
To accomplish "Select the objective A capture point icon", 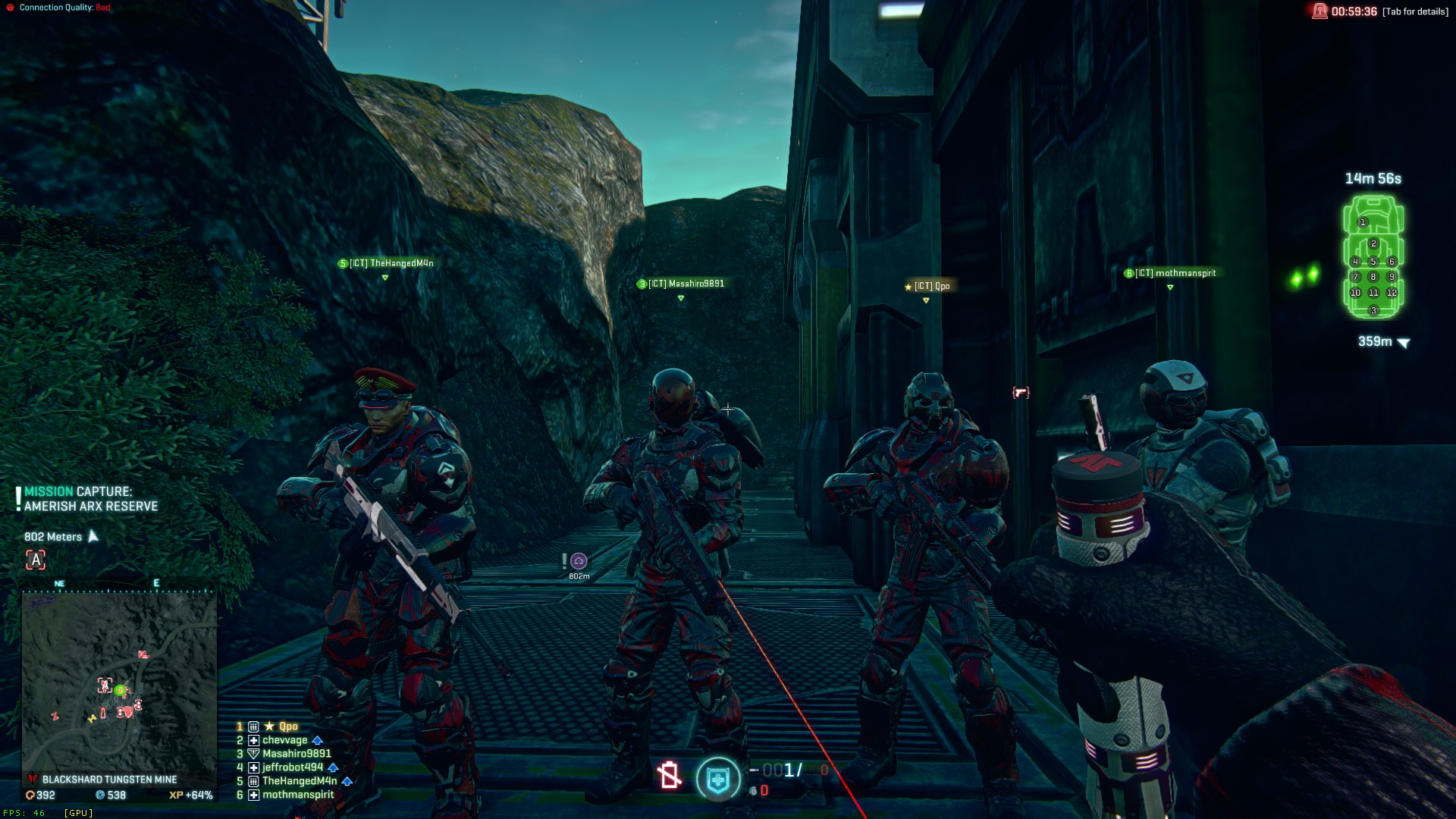I will point(36,560).
